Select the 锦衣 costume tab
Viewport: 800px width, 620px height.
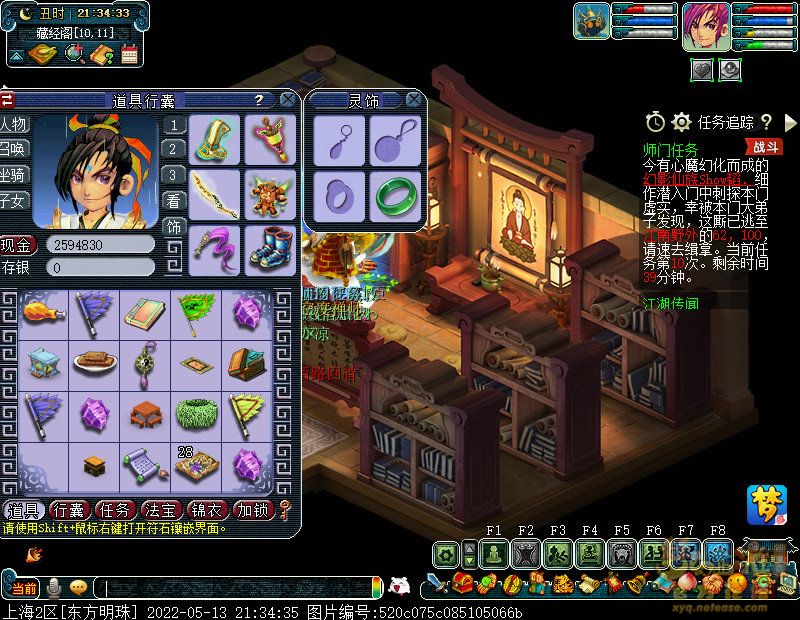[206, 510]
